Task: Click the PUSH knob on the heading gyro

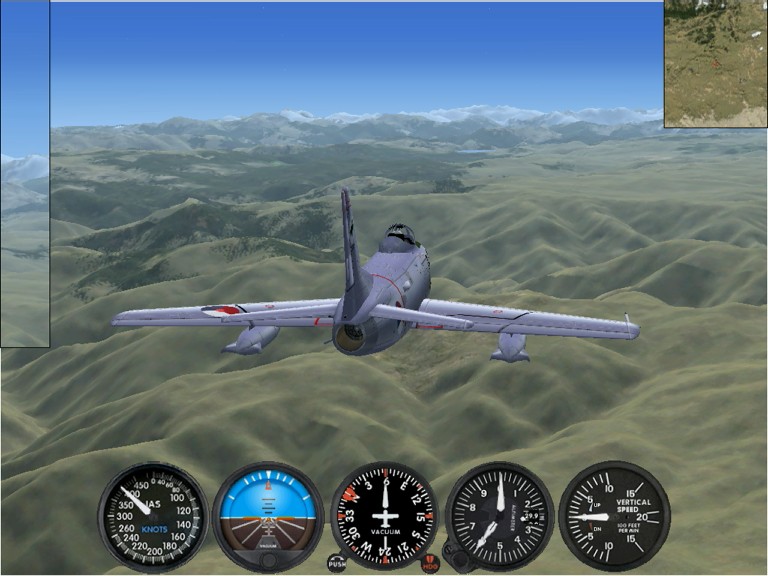Action: coord(337,565)
